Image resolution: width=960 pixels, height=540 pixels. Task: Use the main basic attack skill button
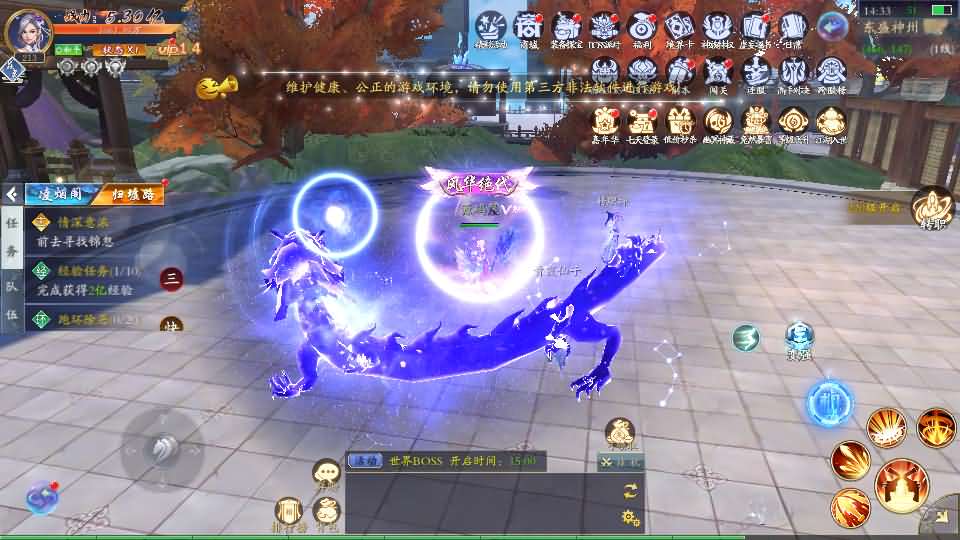point(901,485)
